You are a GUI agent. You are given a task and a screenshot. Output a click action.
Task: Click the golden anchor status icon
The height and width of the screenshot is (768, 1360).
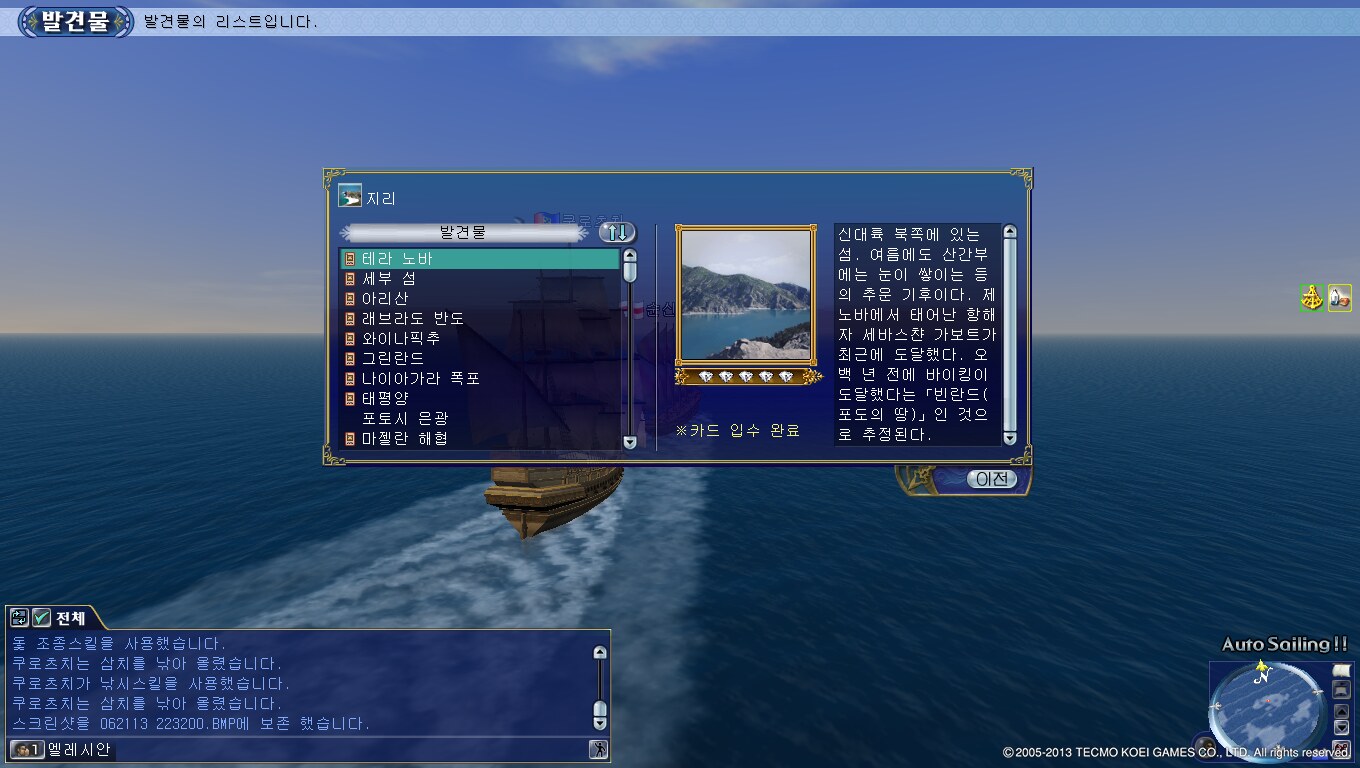click(x=1311, y=298)
